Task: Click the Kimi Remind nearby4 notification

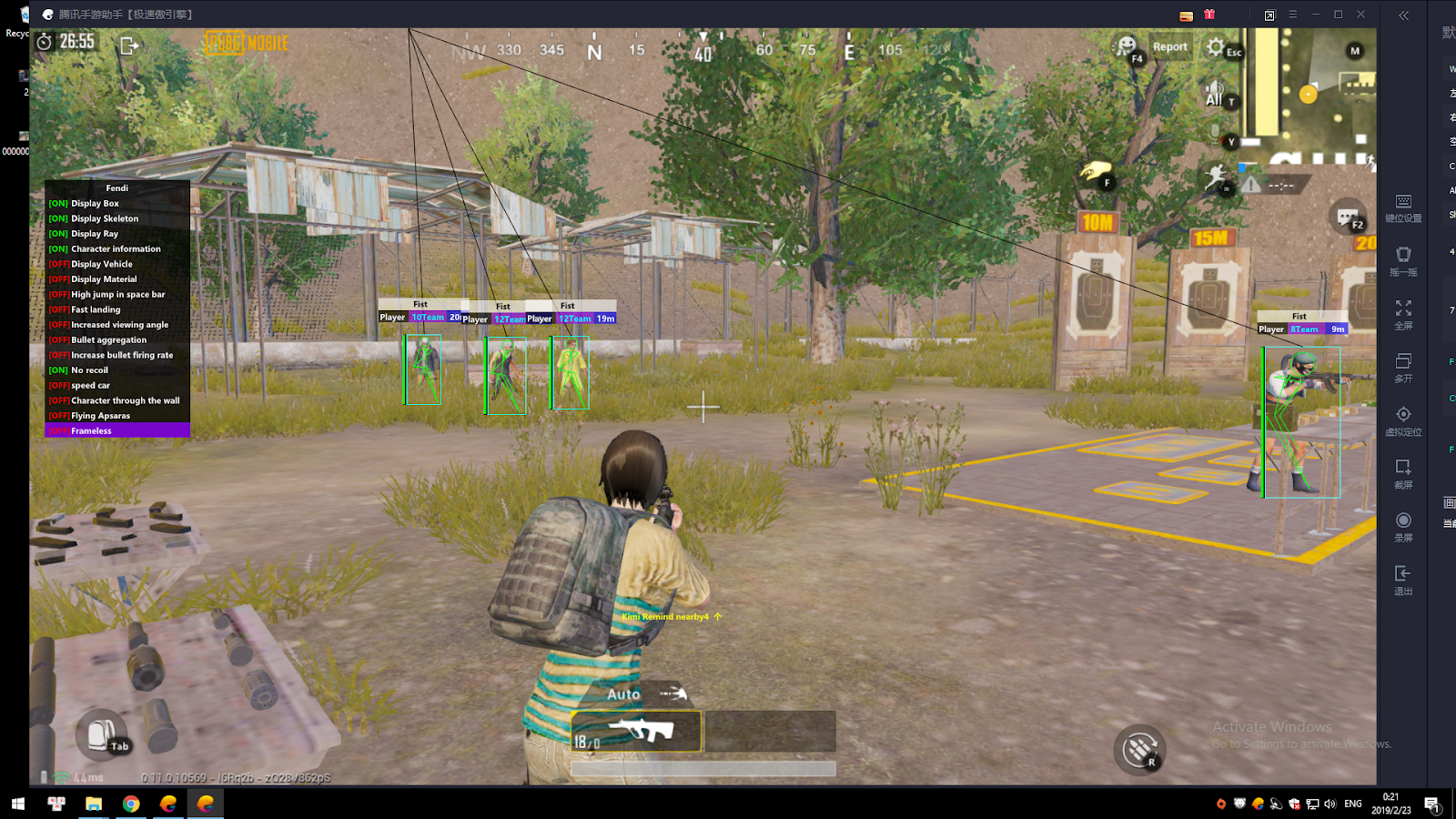Action: [667, 617]
